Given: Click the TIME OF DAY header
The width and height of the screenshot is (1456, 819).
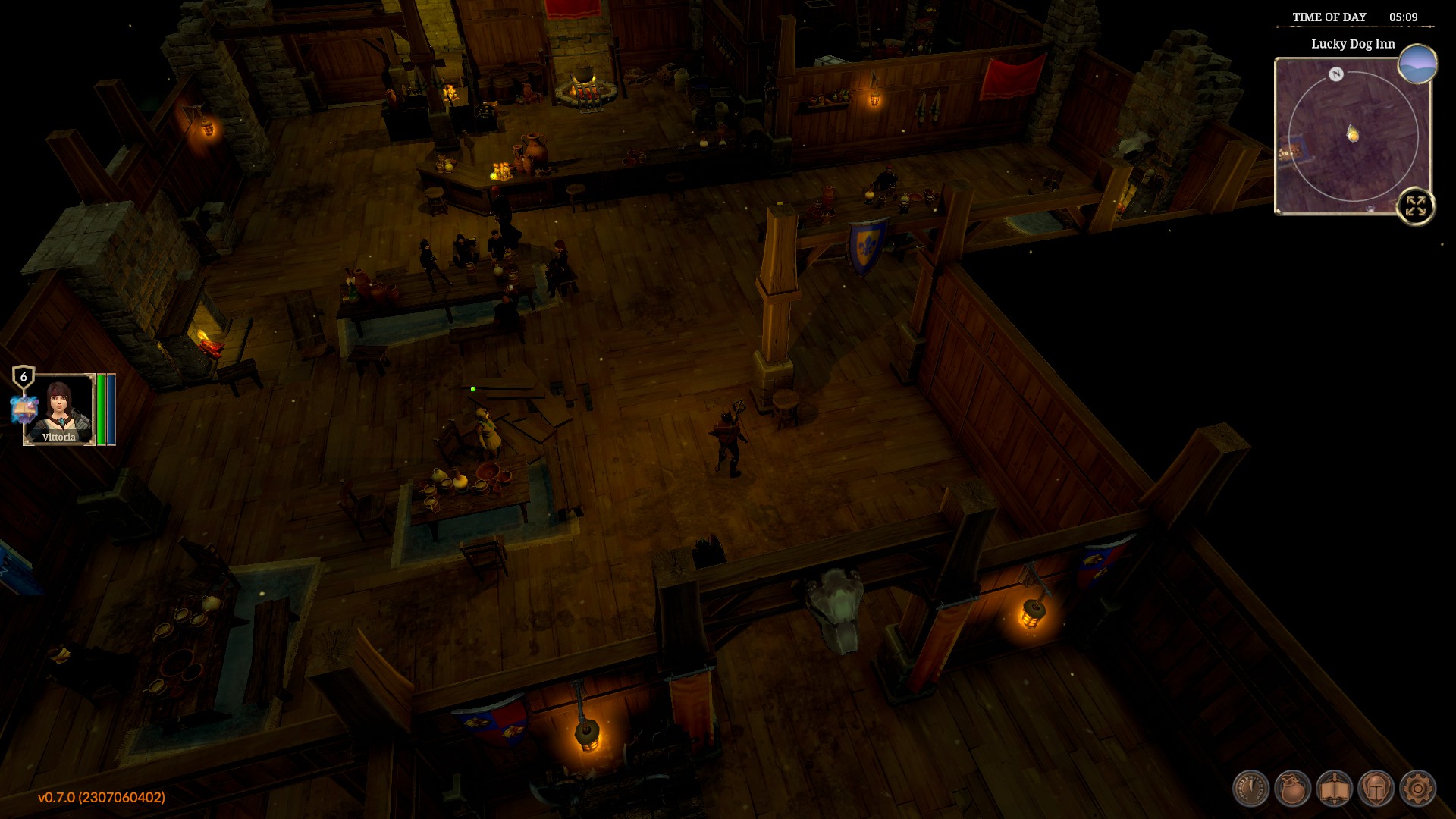Looking at the screenshot, I should click(x=1329, y=17).
